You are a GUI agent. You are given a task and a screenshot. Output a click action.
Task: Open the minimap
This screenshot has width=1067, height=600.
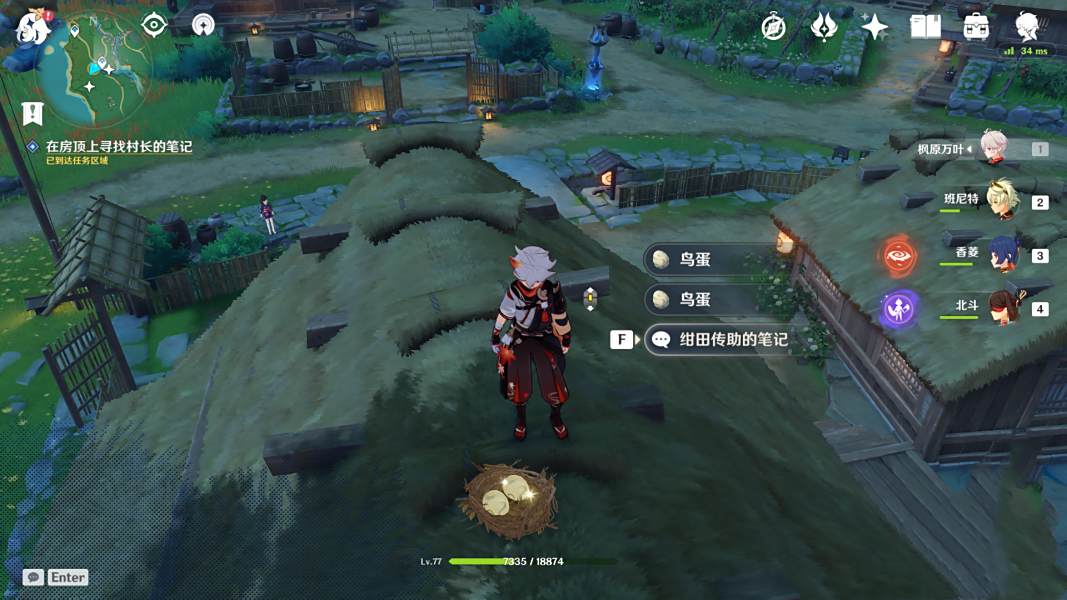[95, 68]
